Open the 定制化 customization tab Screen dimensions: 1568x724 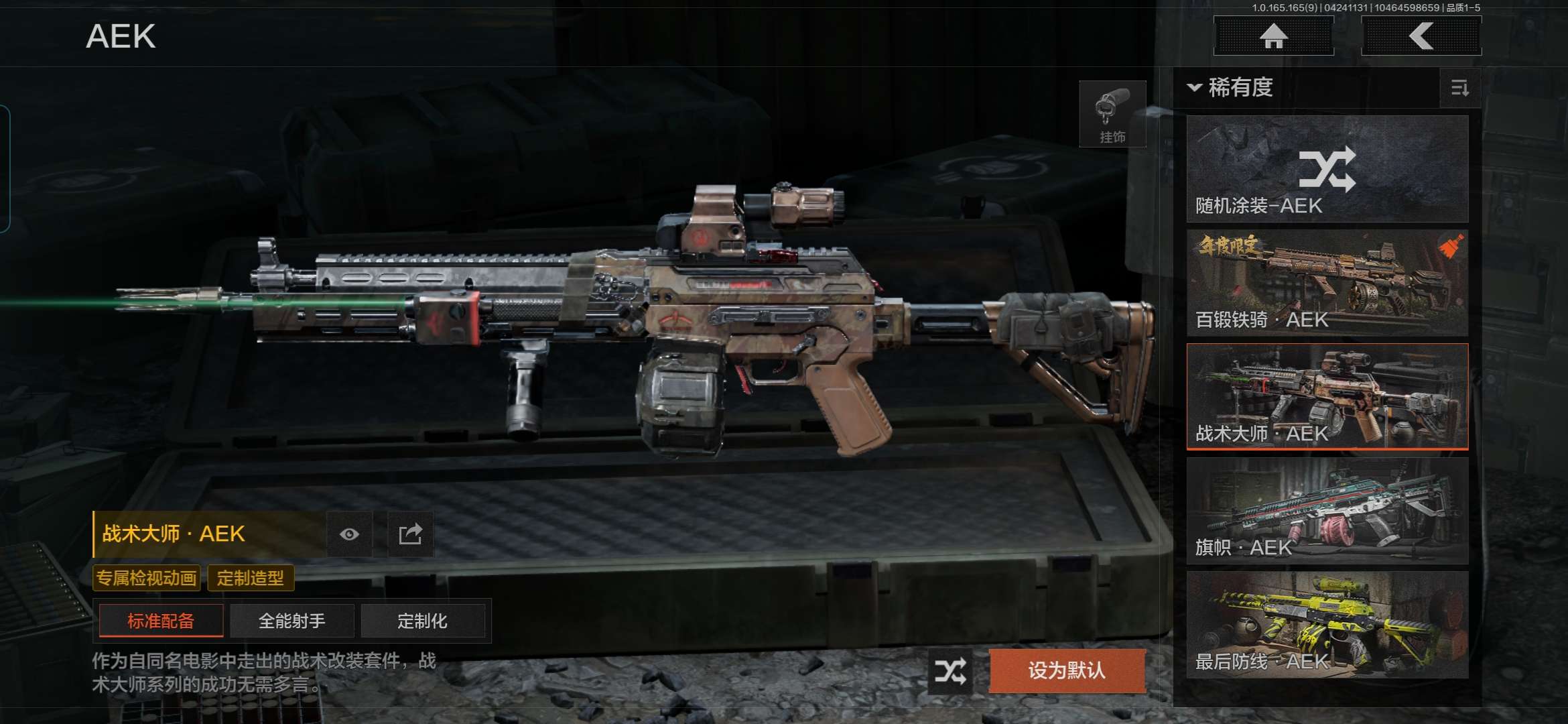coord(422,621)
